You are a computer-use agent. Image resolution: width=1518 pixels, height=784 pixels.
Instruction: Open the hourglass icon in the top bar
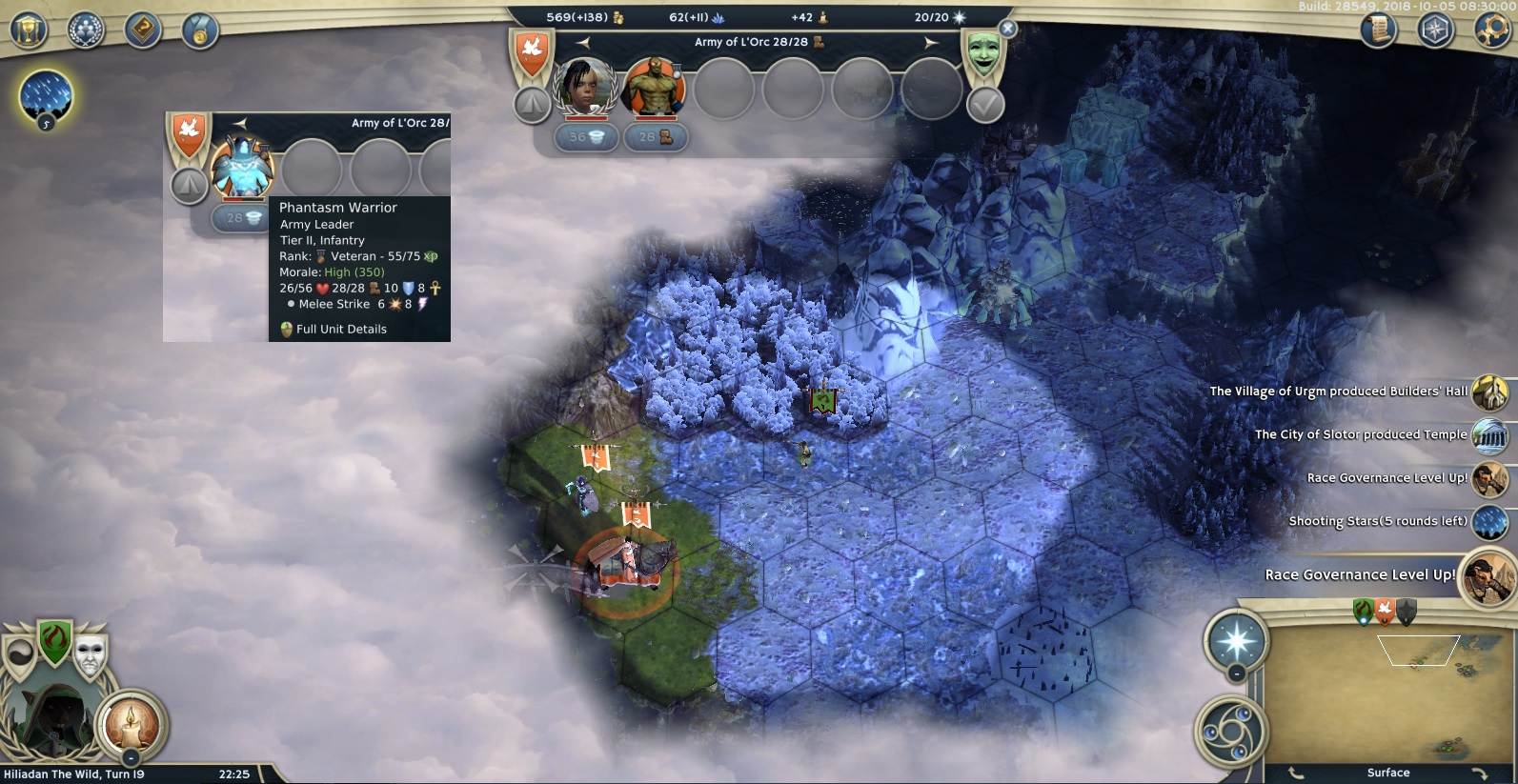29,29
